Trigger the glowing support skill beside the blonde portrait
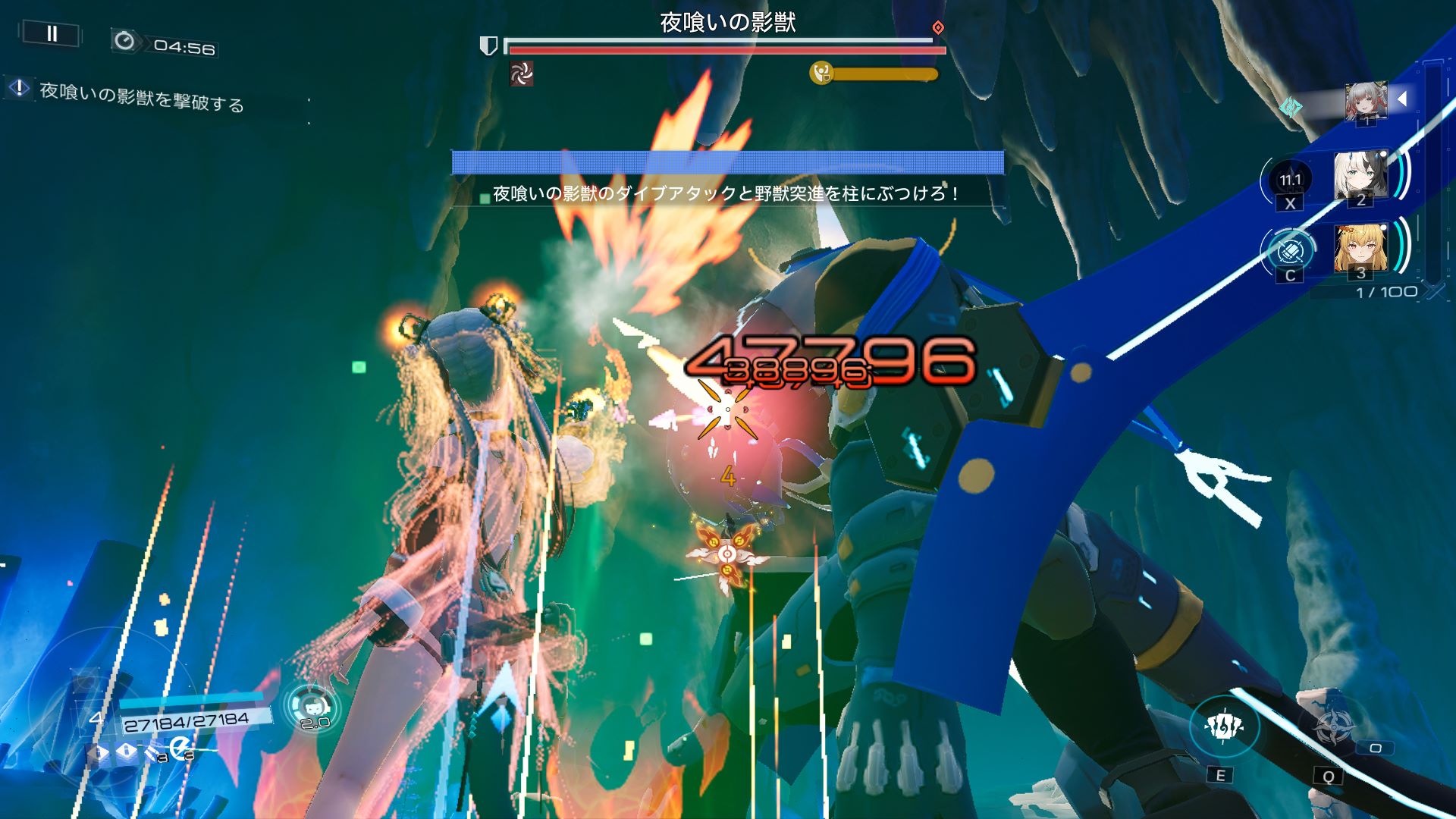 (x=1290, y=250)
